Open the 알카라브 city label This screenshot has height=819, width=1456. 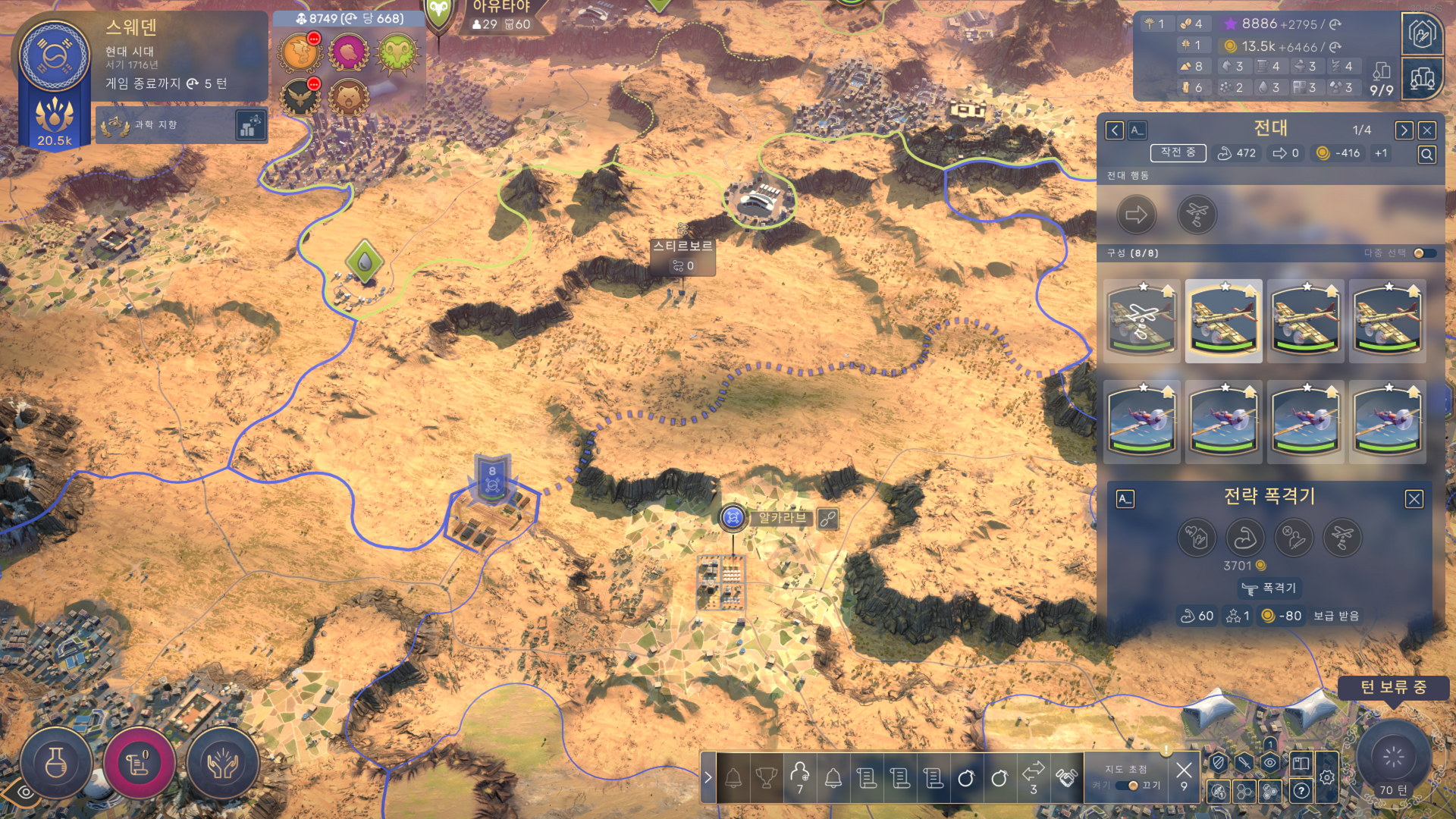782,518
